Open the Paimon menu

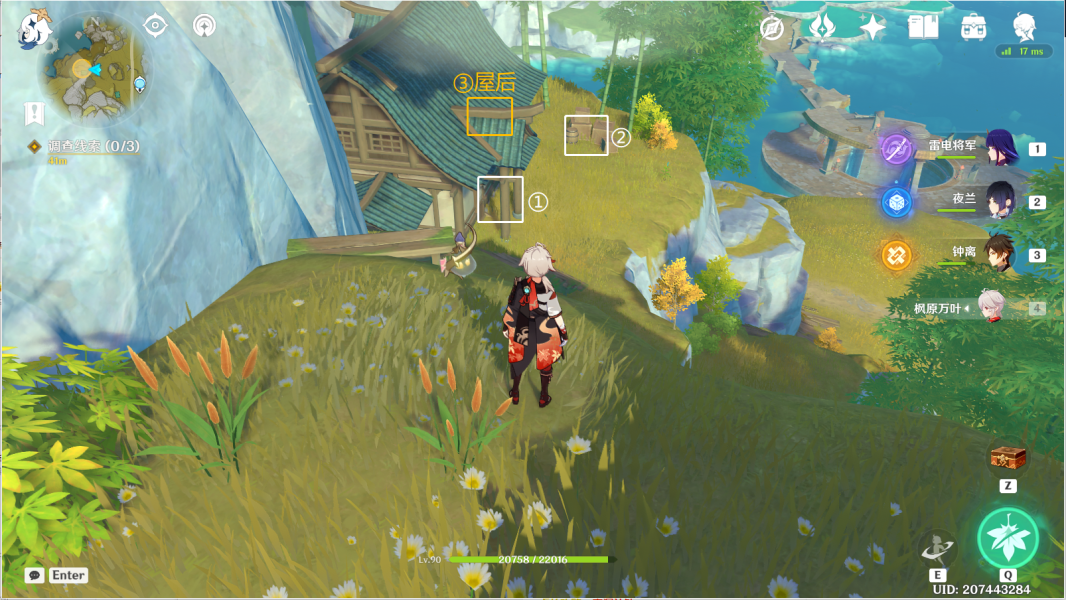coord(35,28)
